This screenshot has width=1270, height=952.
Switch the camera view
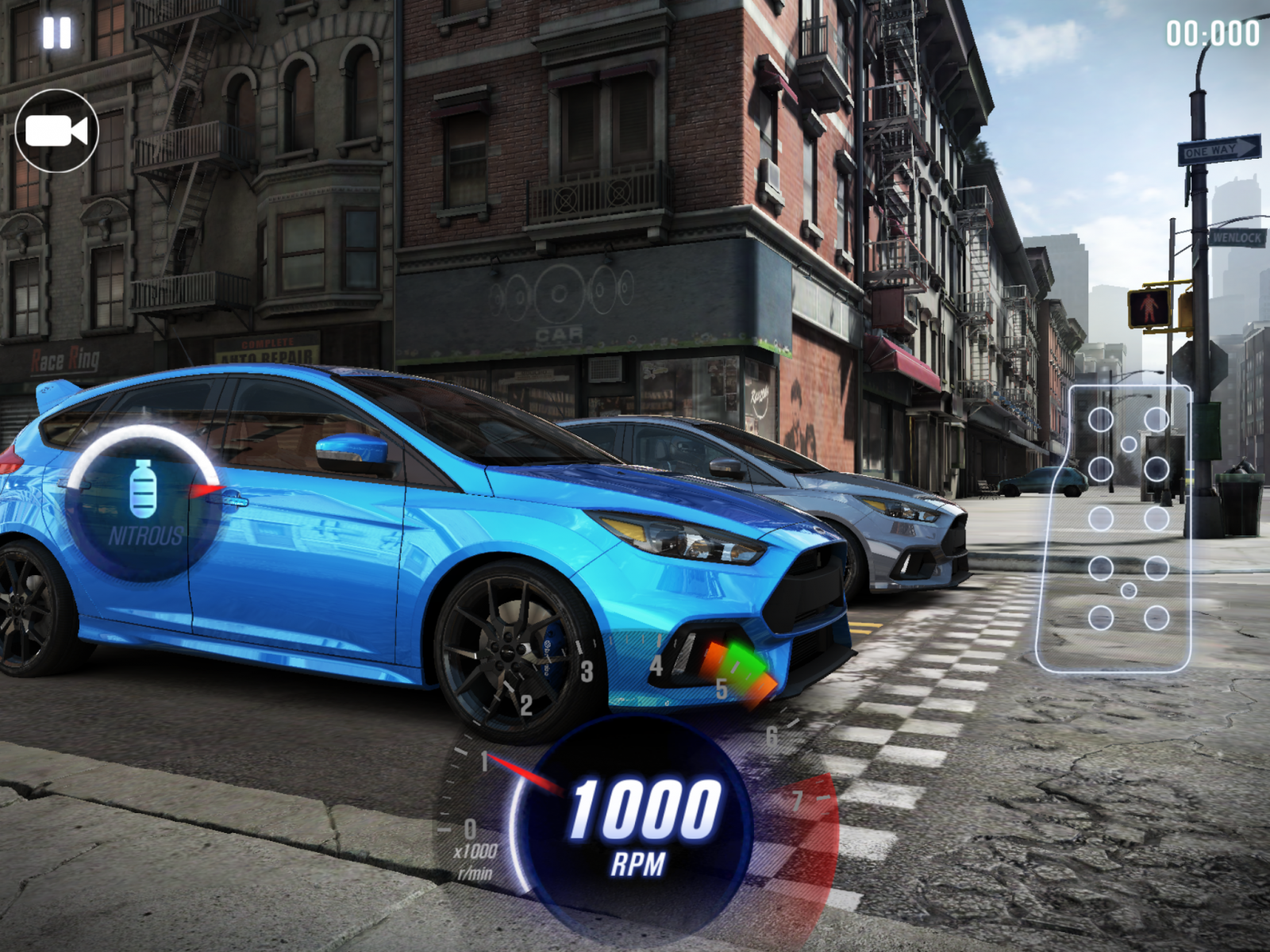click(56, 131)
